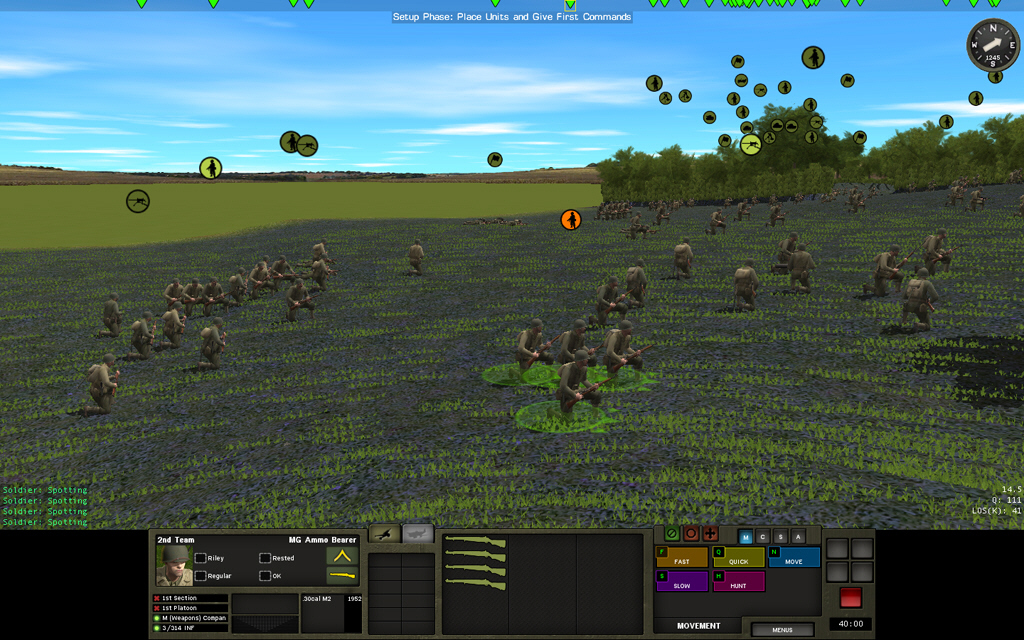Click the red start button above the timer
The image size is (1024, 640).
point(850,597)
